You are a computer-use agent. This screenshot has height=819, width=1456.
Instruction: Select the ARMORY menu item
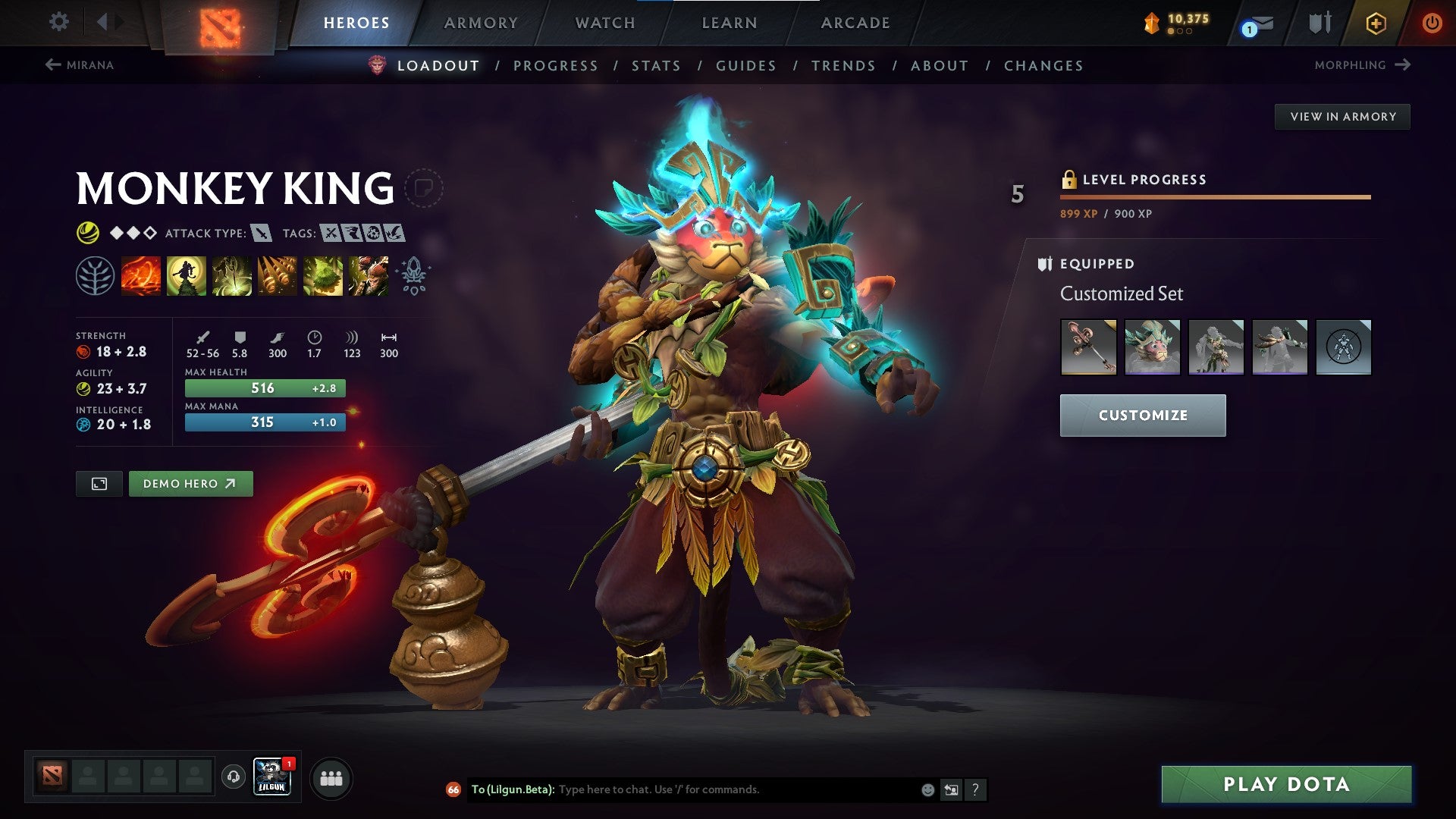[482, 22]
